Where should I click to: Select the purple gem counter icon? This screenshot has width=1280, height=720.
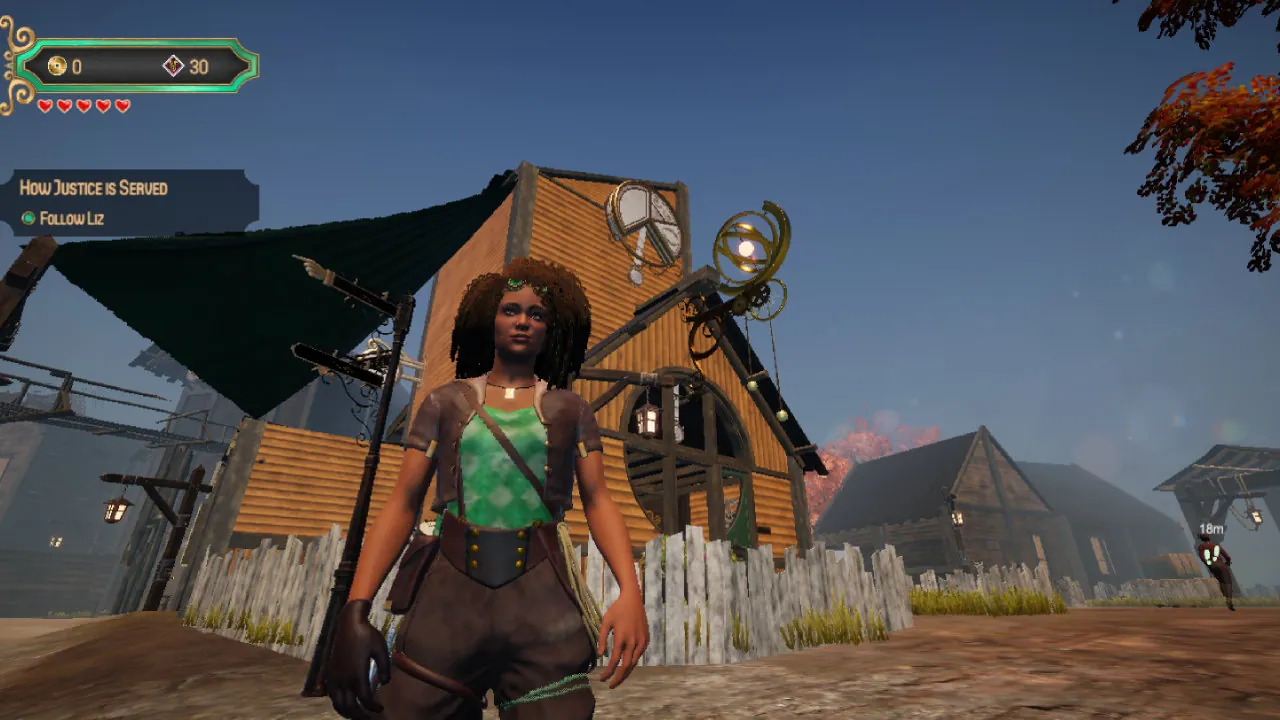[x=171, y=67]
